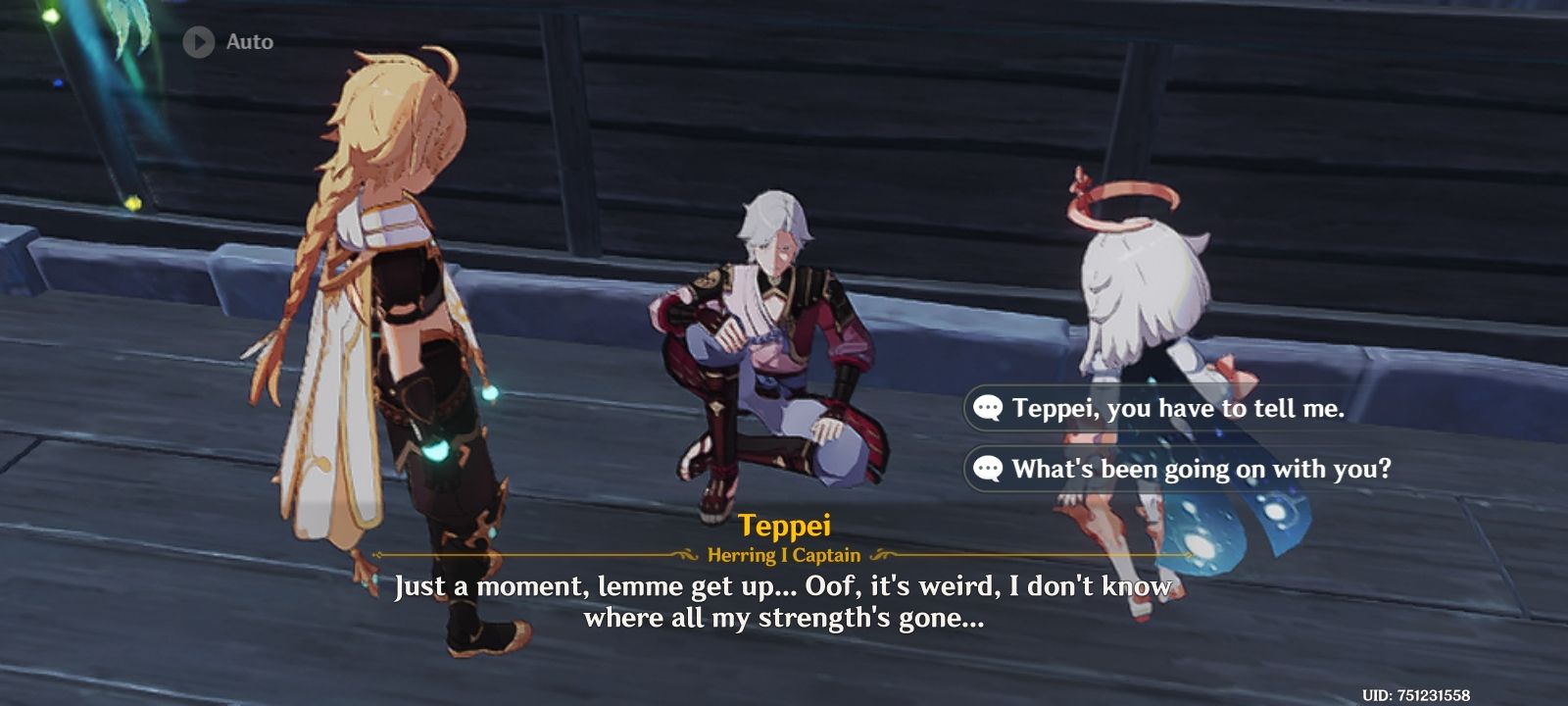Select the "Herring I Captain" title text

pyautogui.click(x=784, y=554)
